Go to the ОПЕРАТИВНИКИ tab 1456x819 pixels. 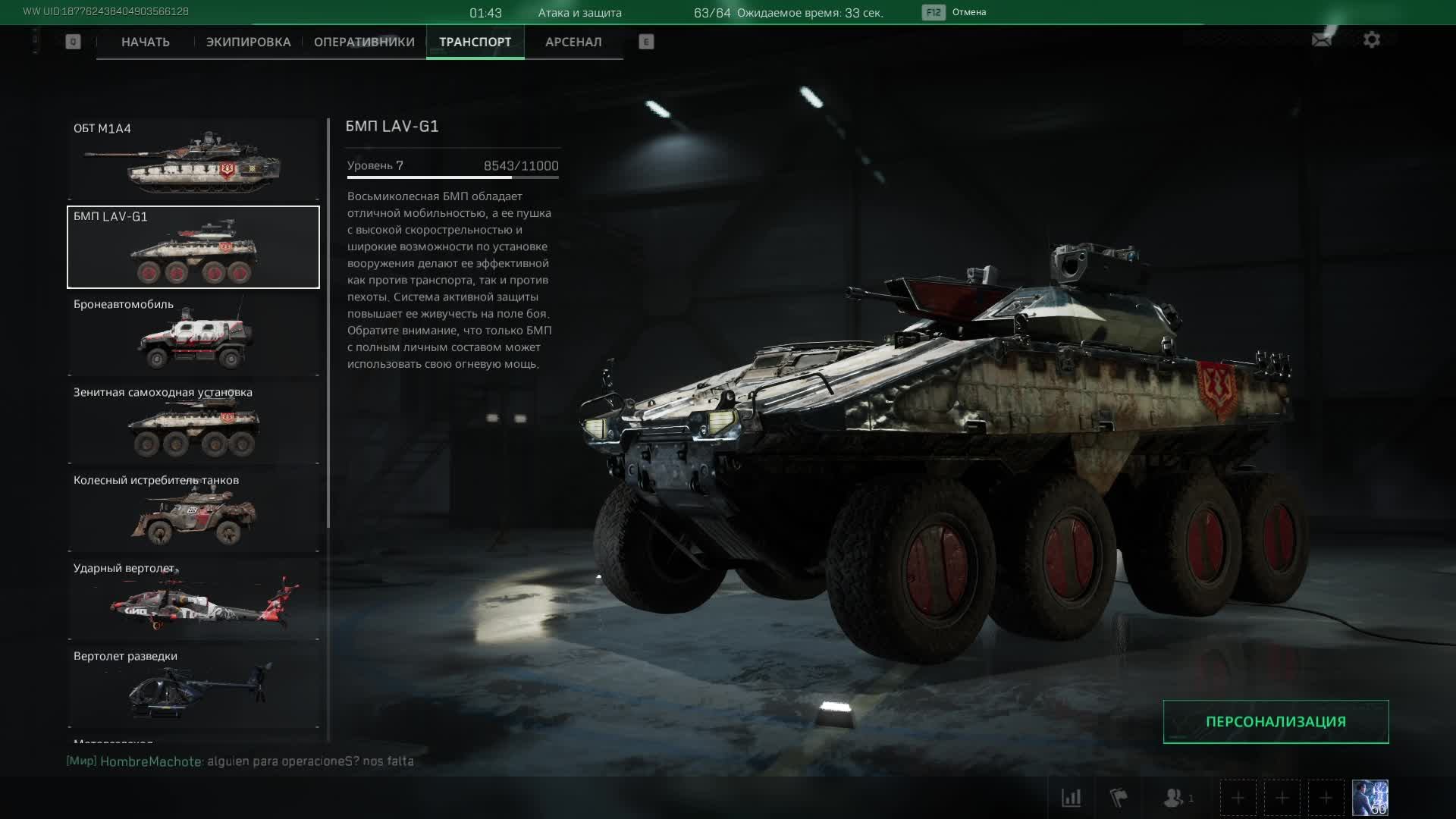[364, 42]
